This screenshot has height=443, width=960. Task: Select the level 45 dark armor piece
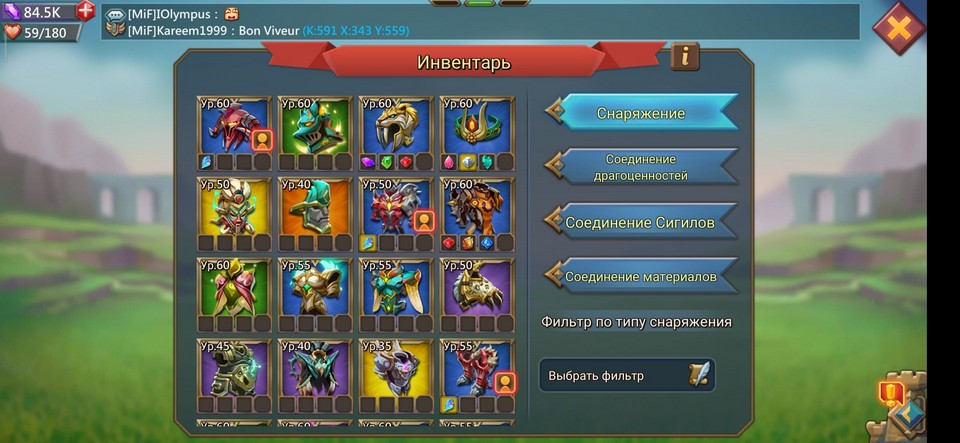point(234,369)
